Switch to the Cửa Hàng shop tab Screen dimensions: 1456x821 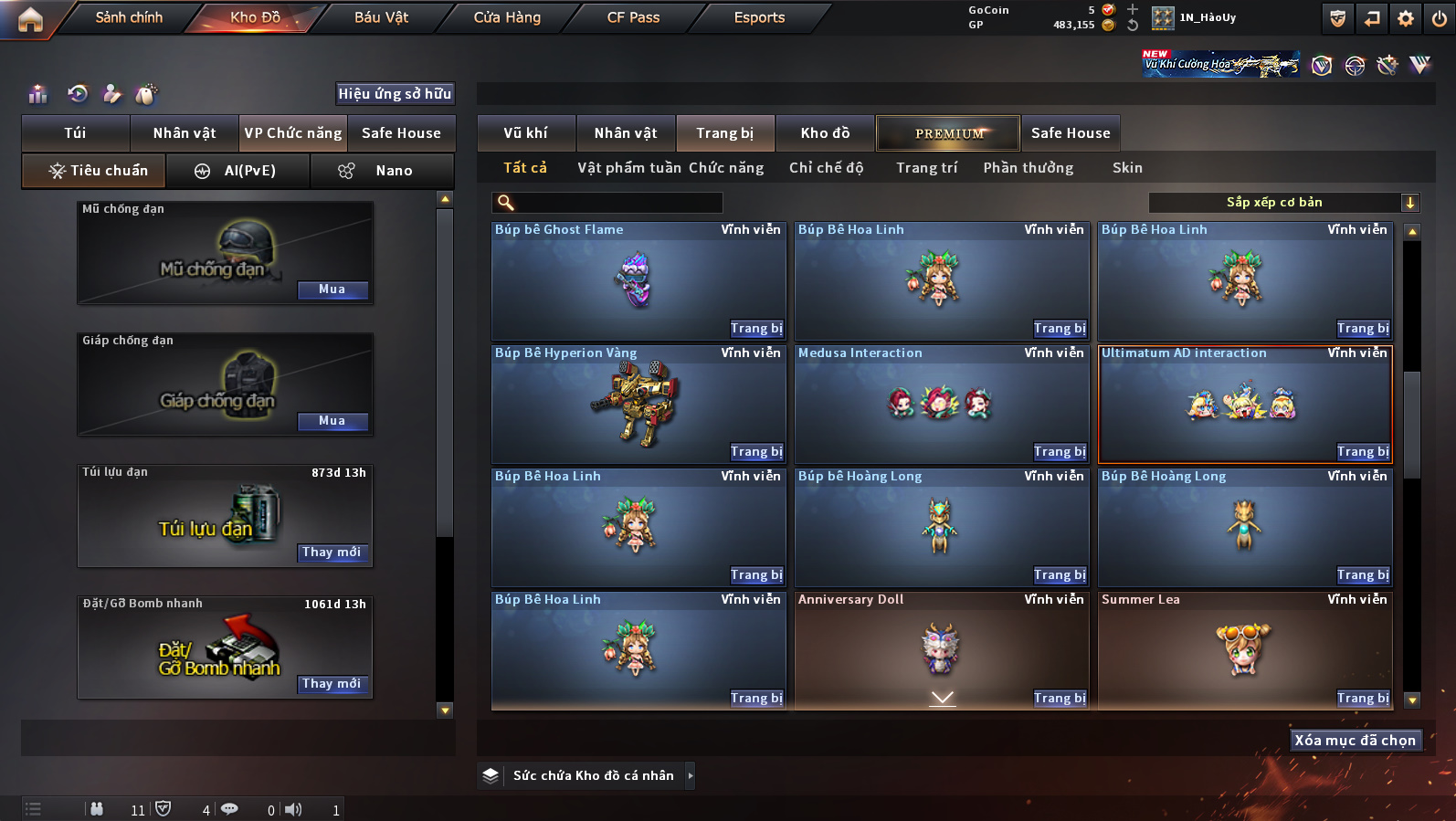tap(507, 17)
